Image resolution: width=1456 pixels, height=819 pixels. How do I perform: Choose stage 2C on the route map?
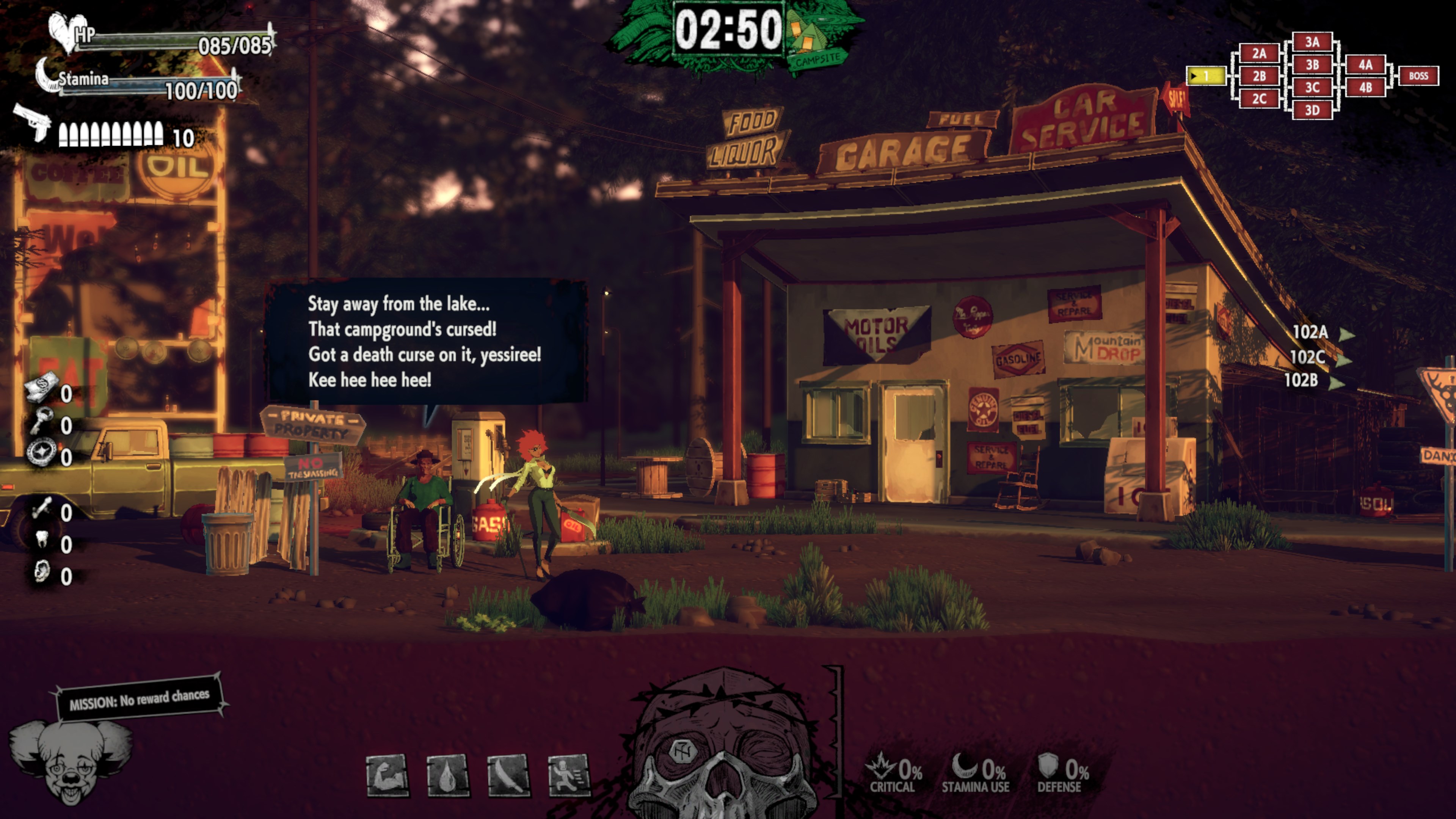pyautogui.click(x=1259, y=99)
